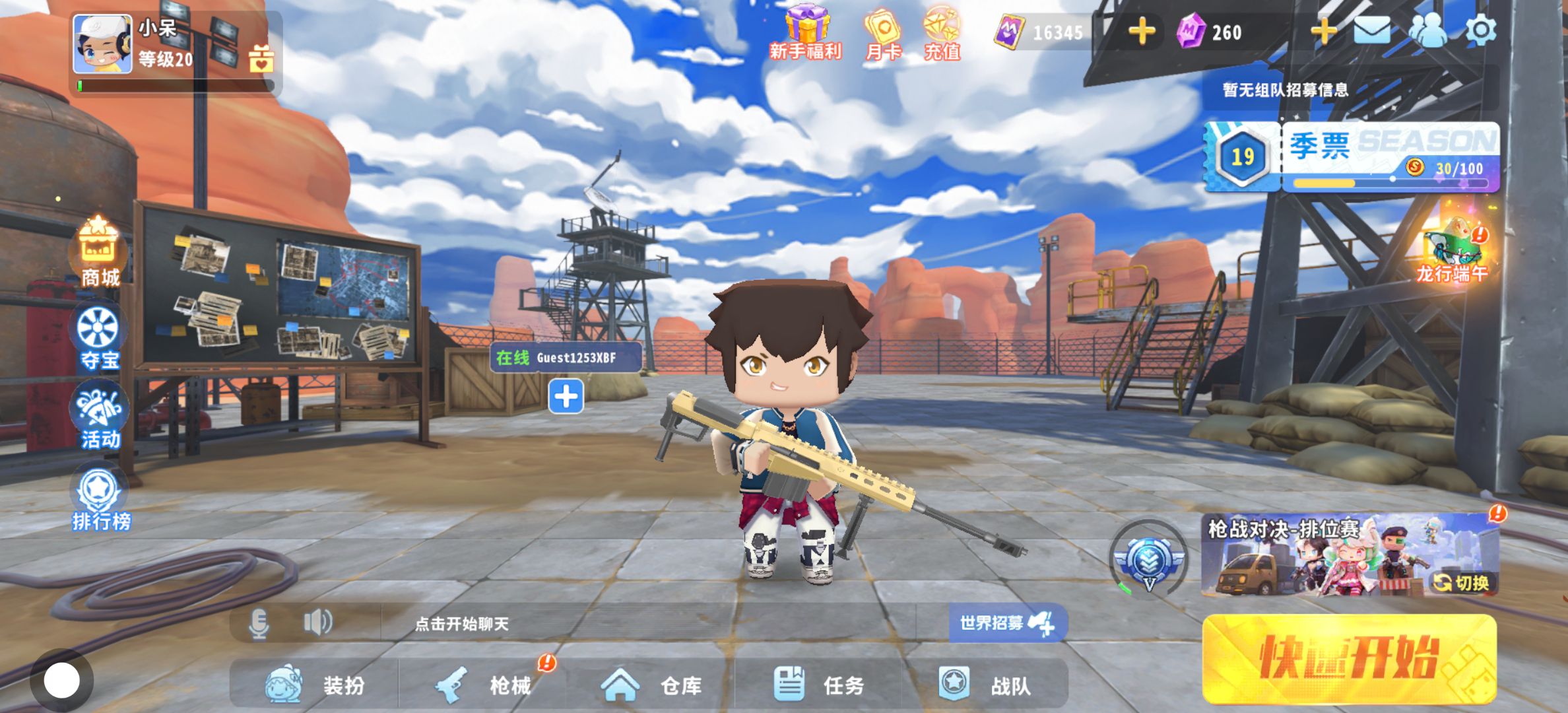Open the 夺宝 treasure wheel
Viewport: 1568px width, 713px height.
[99, 337]
